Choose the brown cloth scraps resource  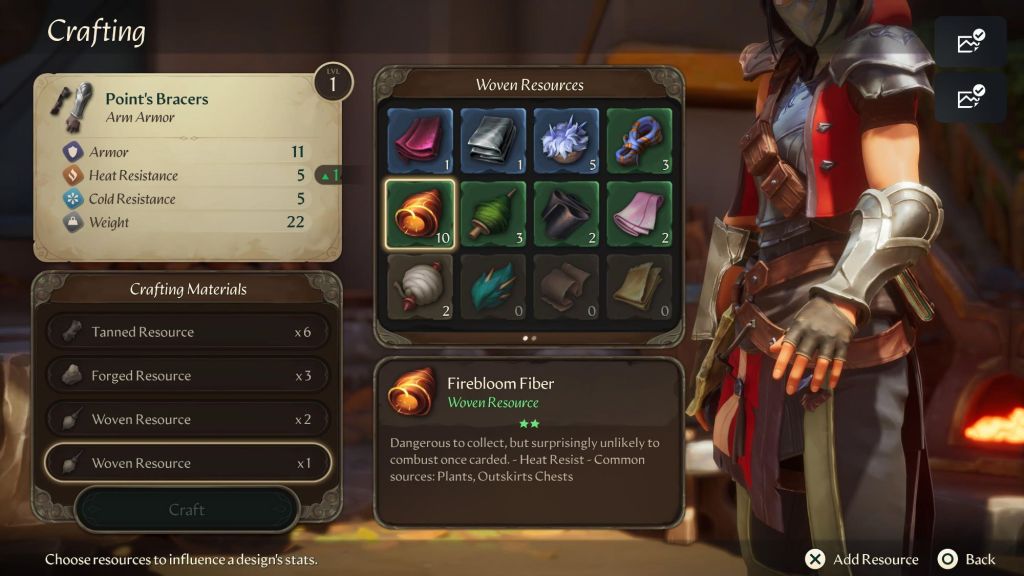566,287
